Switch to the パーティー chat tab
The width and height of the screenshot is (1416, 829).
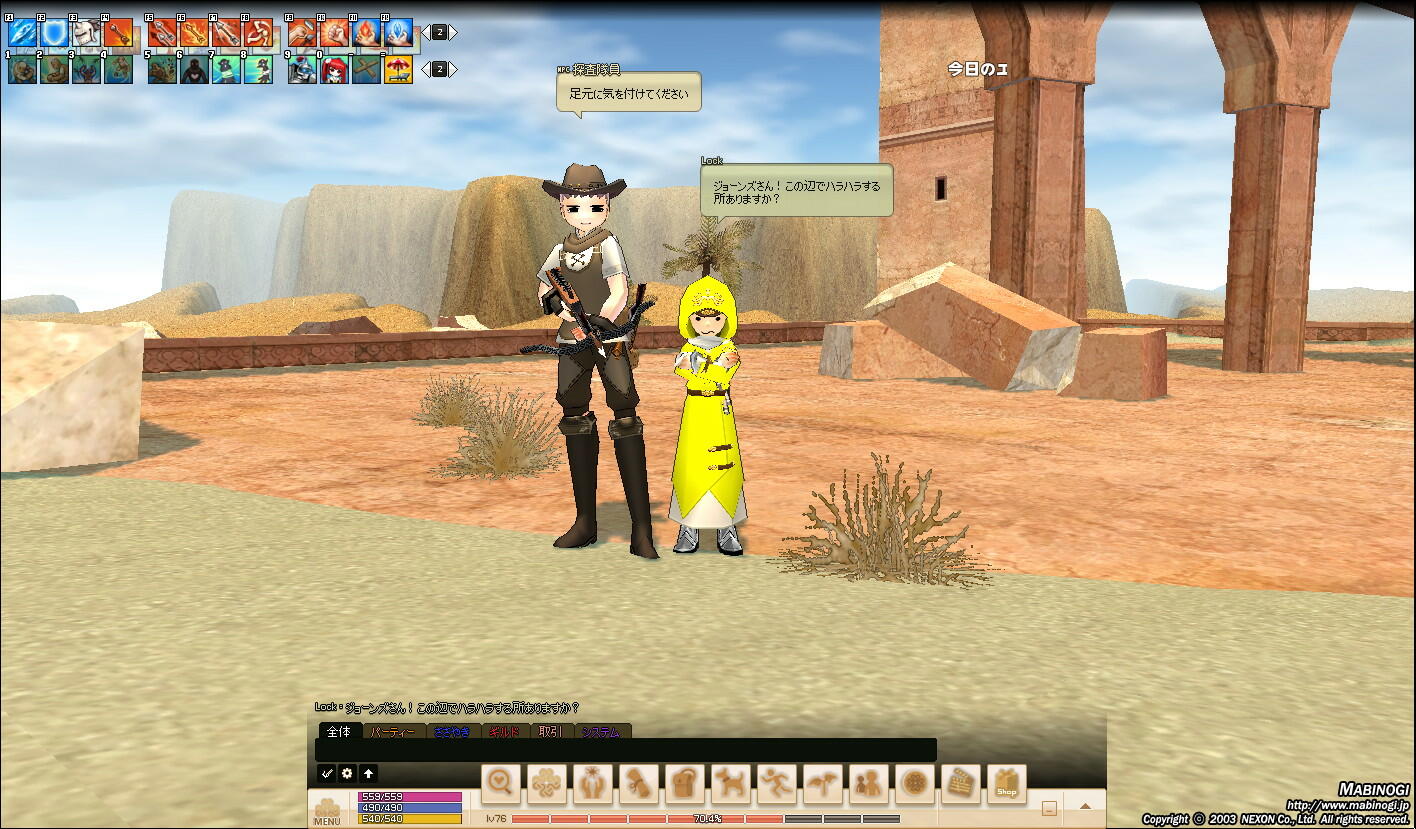[391, 732]
